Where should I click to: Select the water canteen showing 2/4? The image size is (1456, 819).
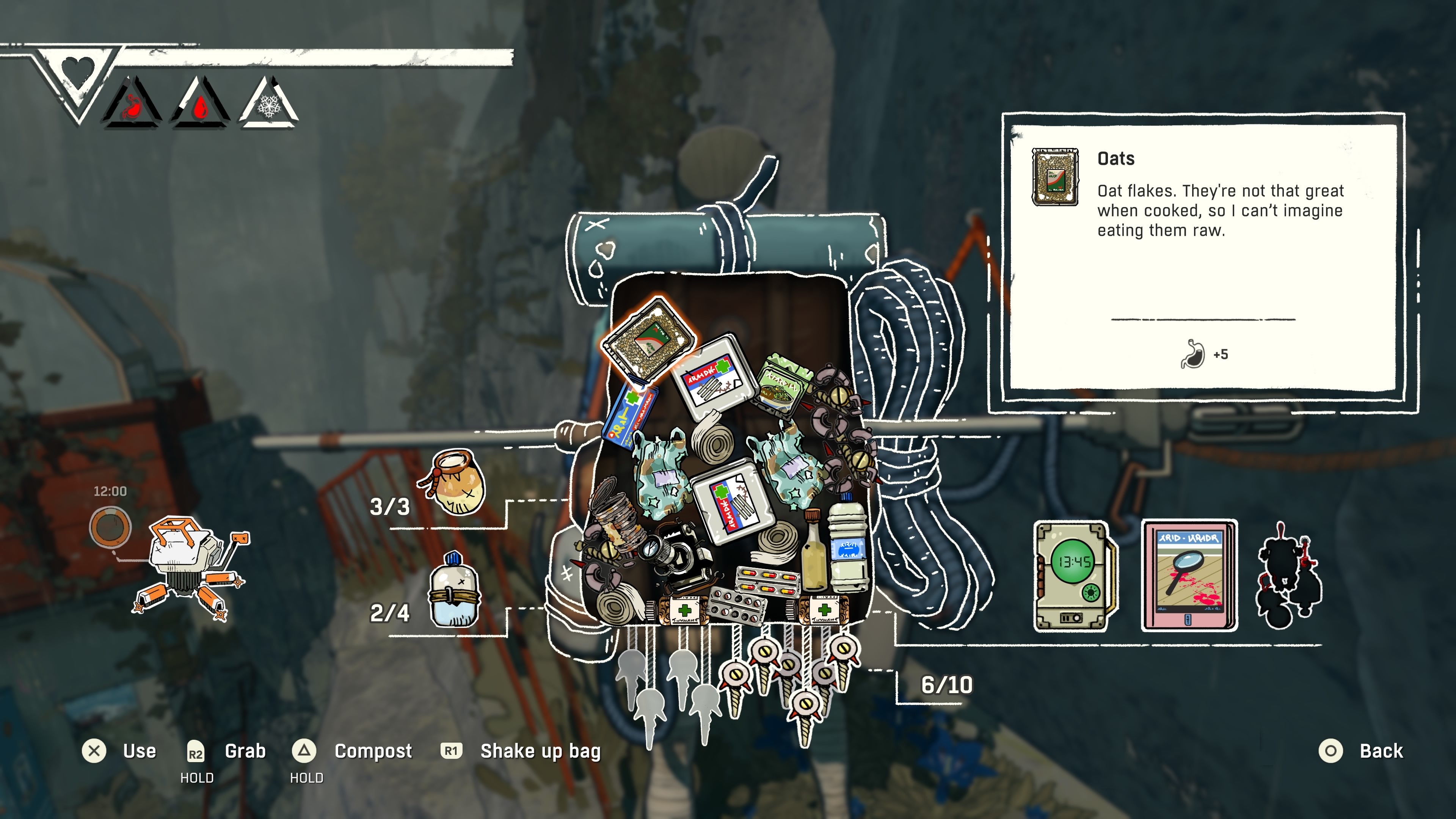click(x=454, y=592)
